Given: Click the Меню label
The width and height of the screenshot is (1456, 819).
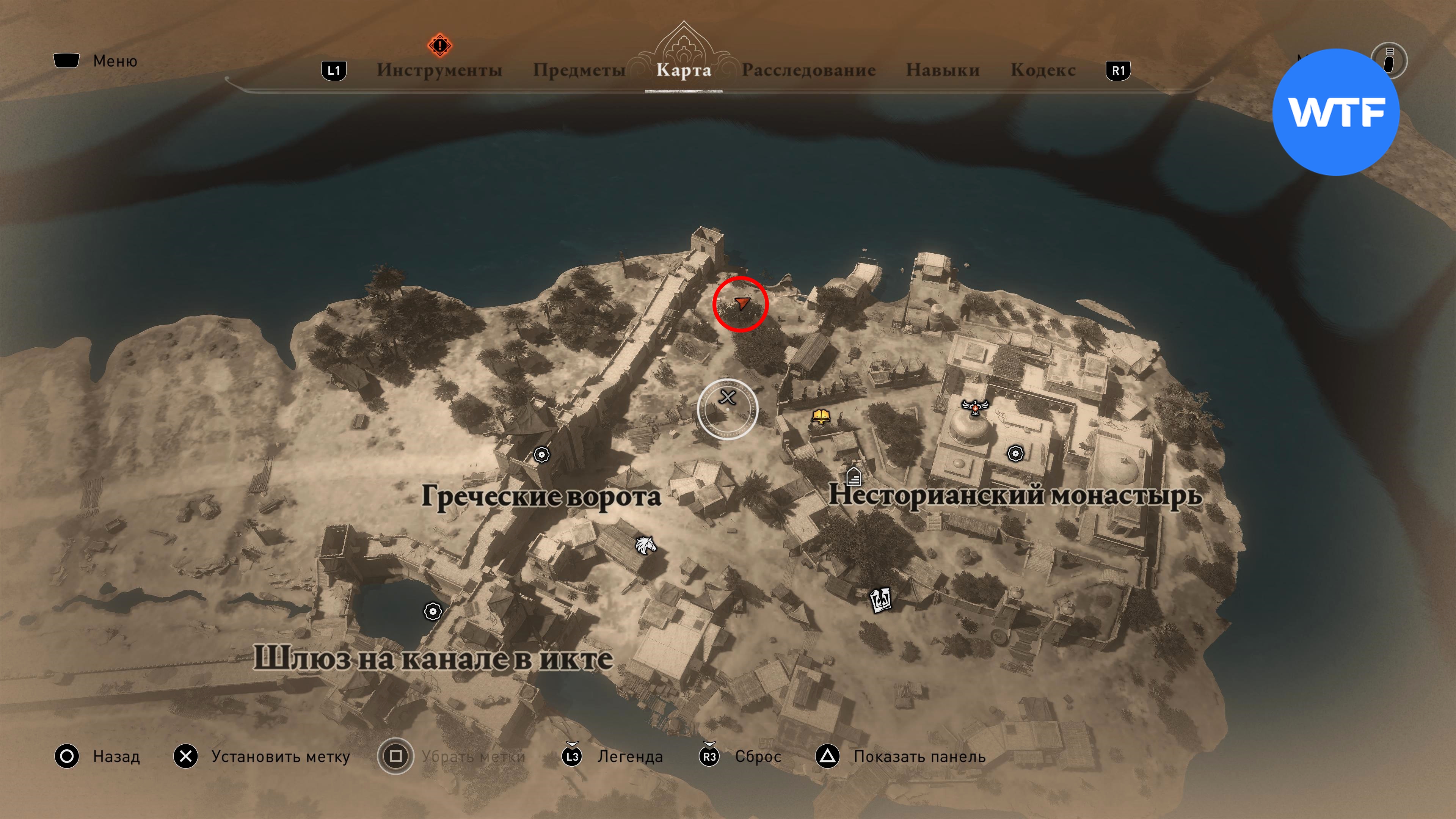Looking at the screenshot, I should point(115,61).
